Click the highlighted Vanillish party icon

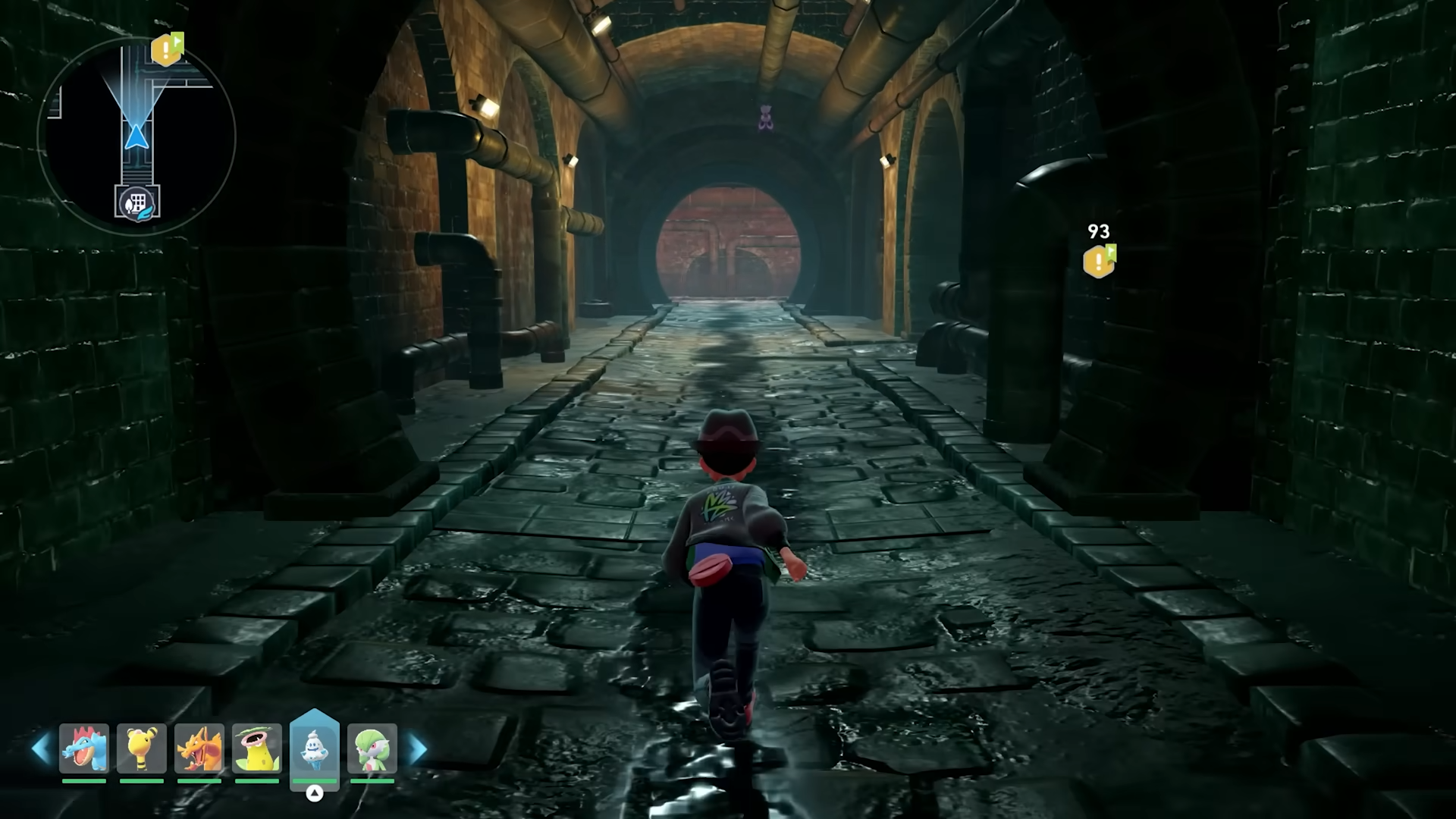pyautogui.click(x=315, y=747)
